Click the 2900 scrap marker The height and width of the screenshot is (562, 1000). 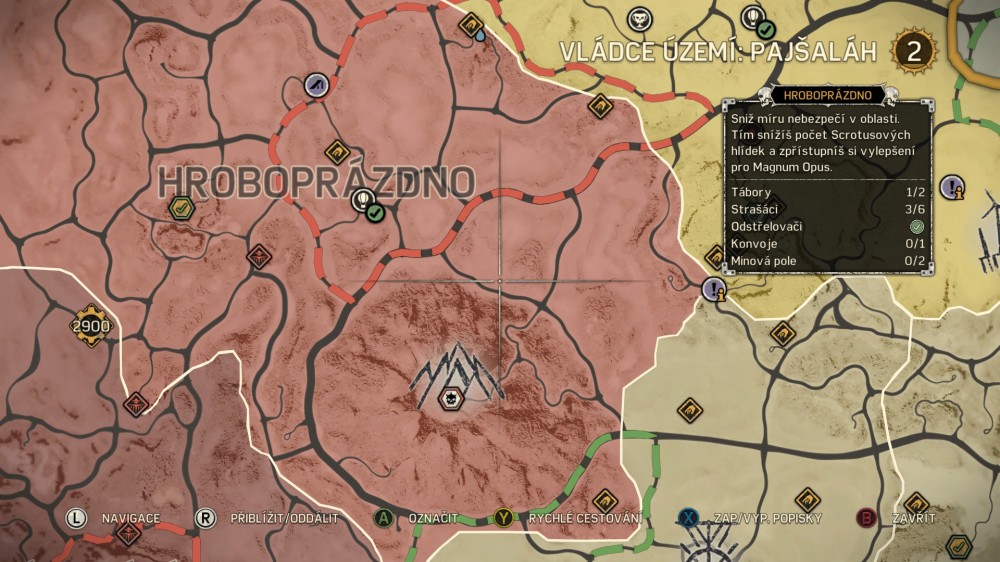click(x=90, y=325)
